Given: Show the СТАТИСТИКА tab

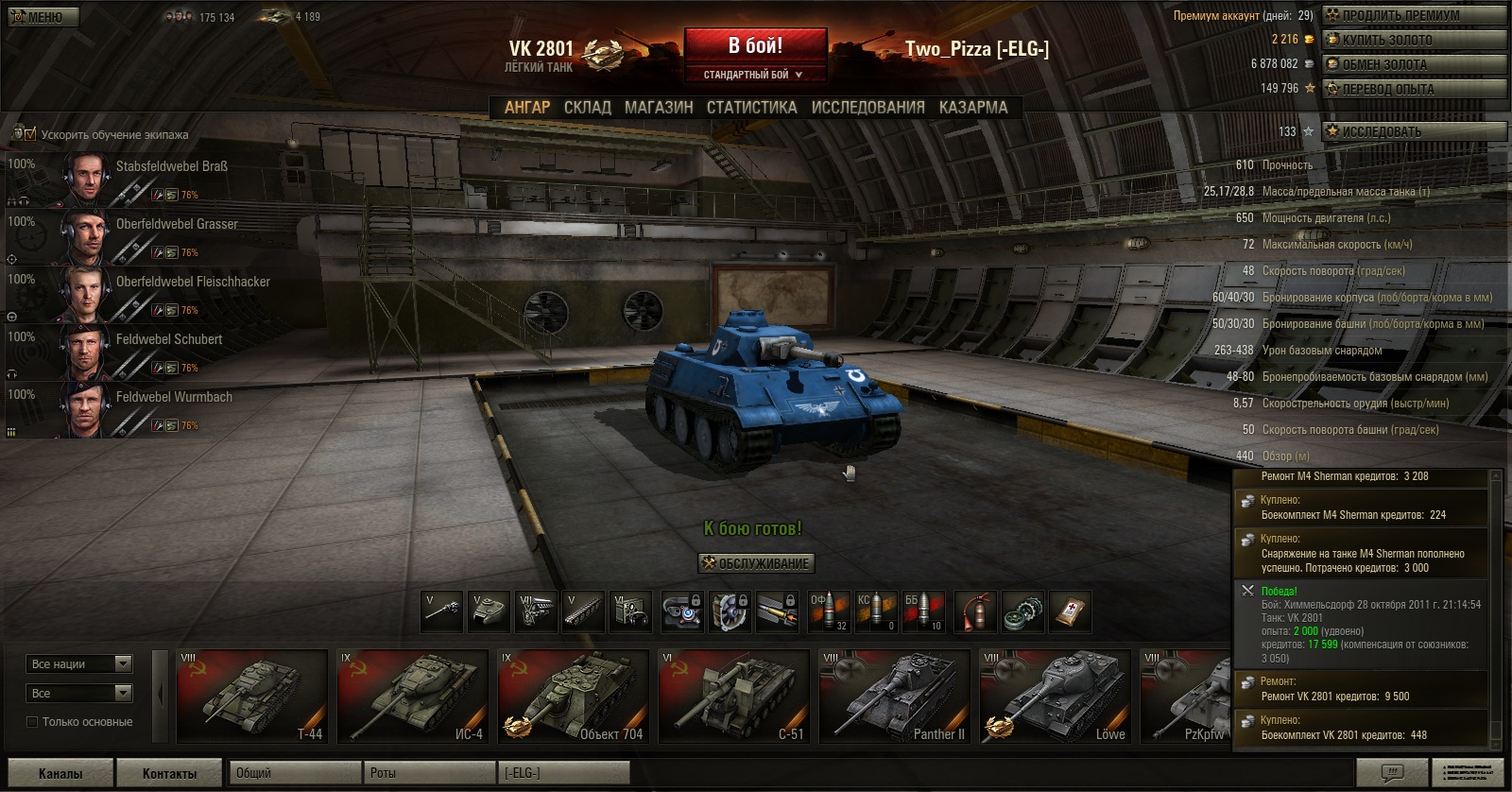Looking at the screenshot, I should click(x=751, y=108).
